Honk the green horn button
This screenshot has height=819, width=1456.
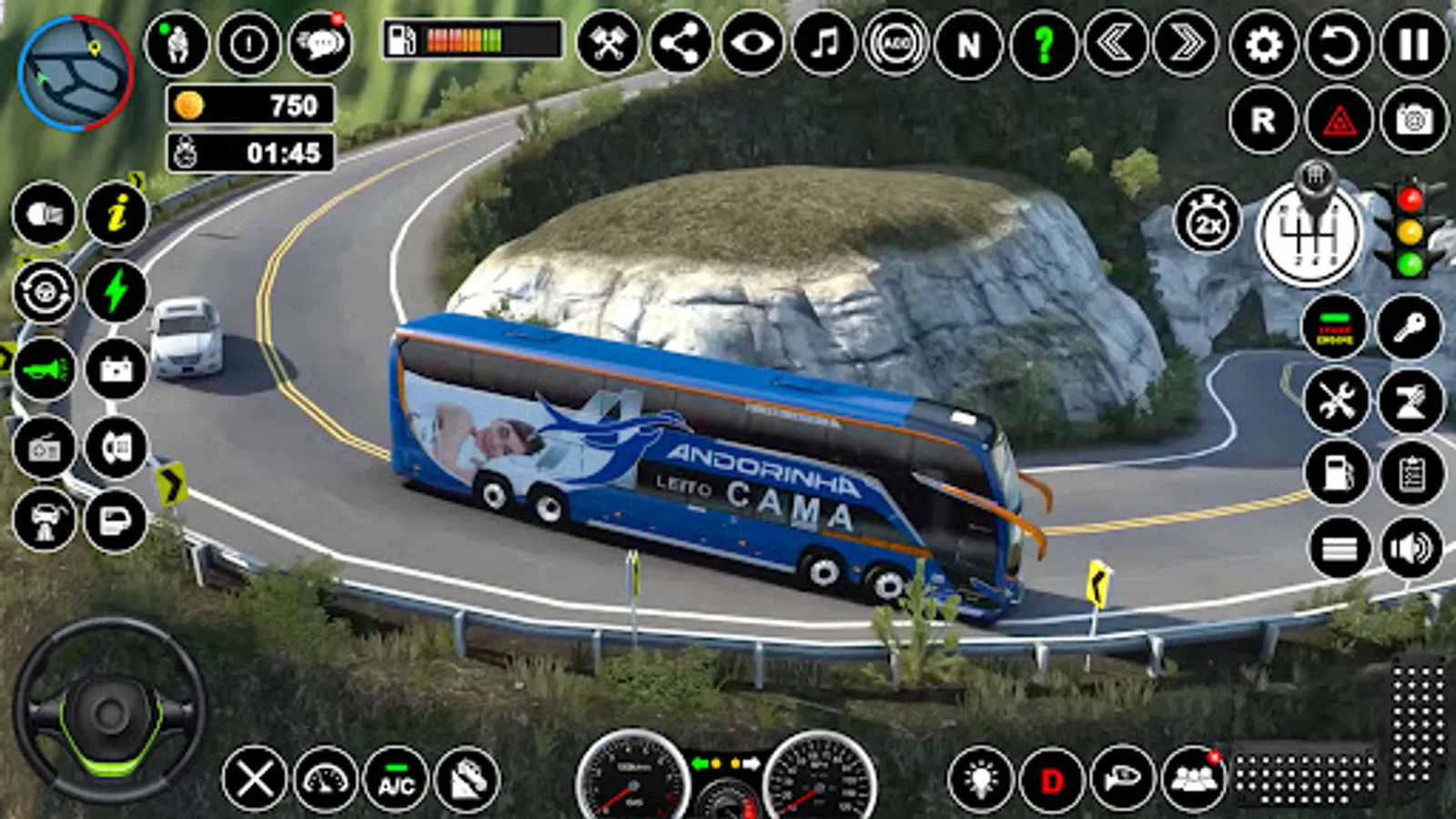(x=44, y=370)
